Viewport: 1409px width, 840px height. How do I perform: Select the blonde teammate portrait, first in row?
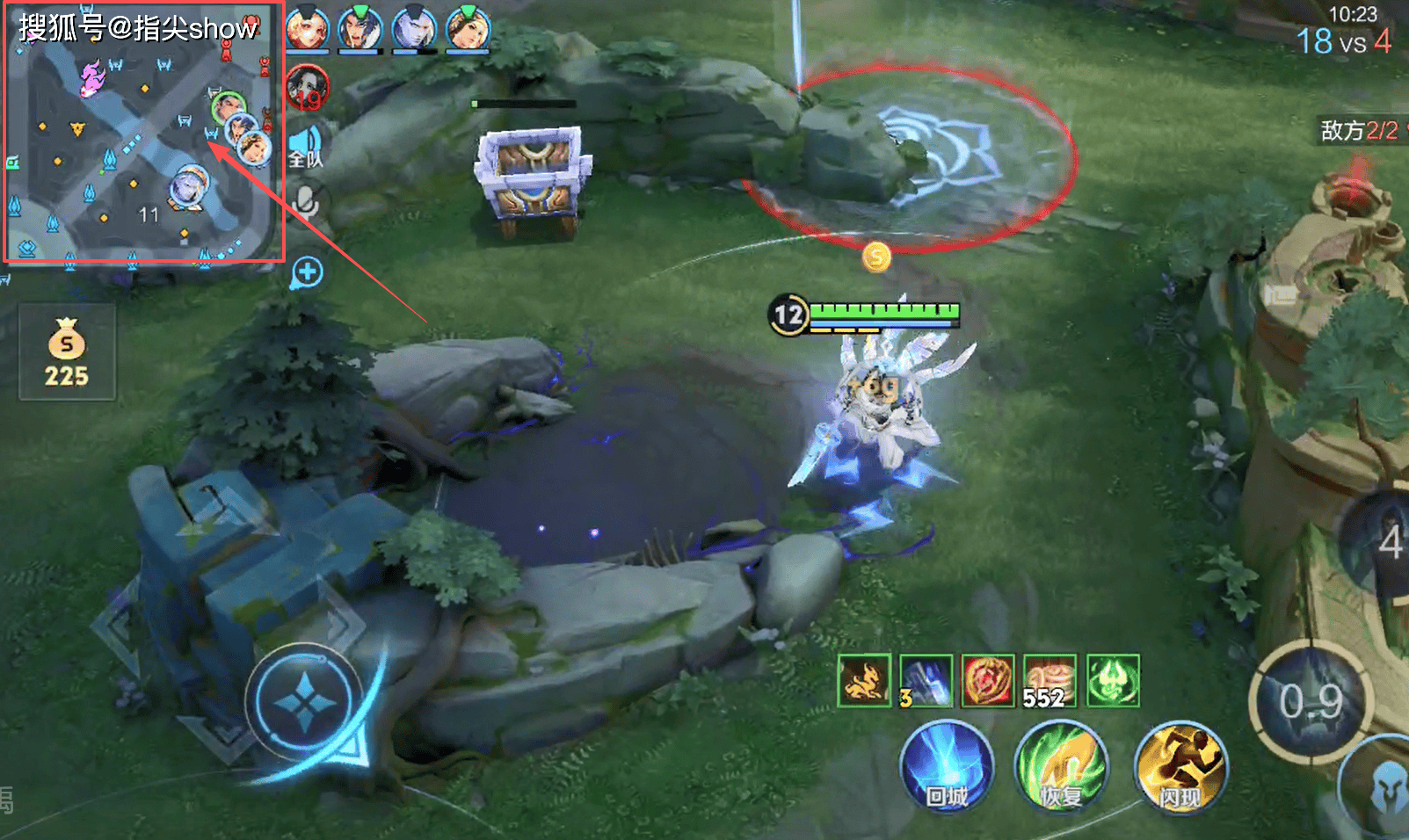[x=307, y=29]
